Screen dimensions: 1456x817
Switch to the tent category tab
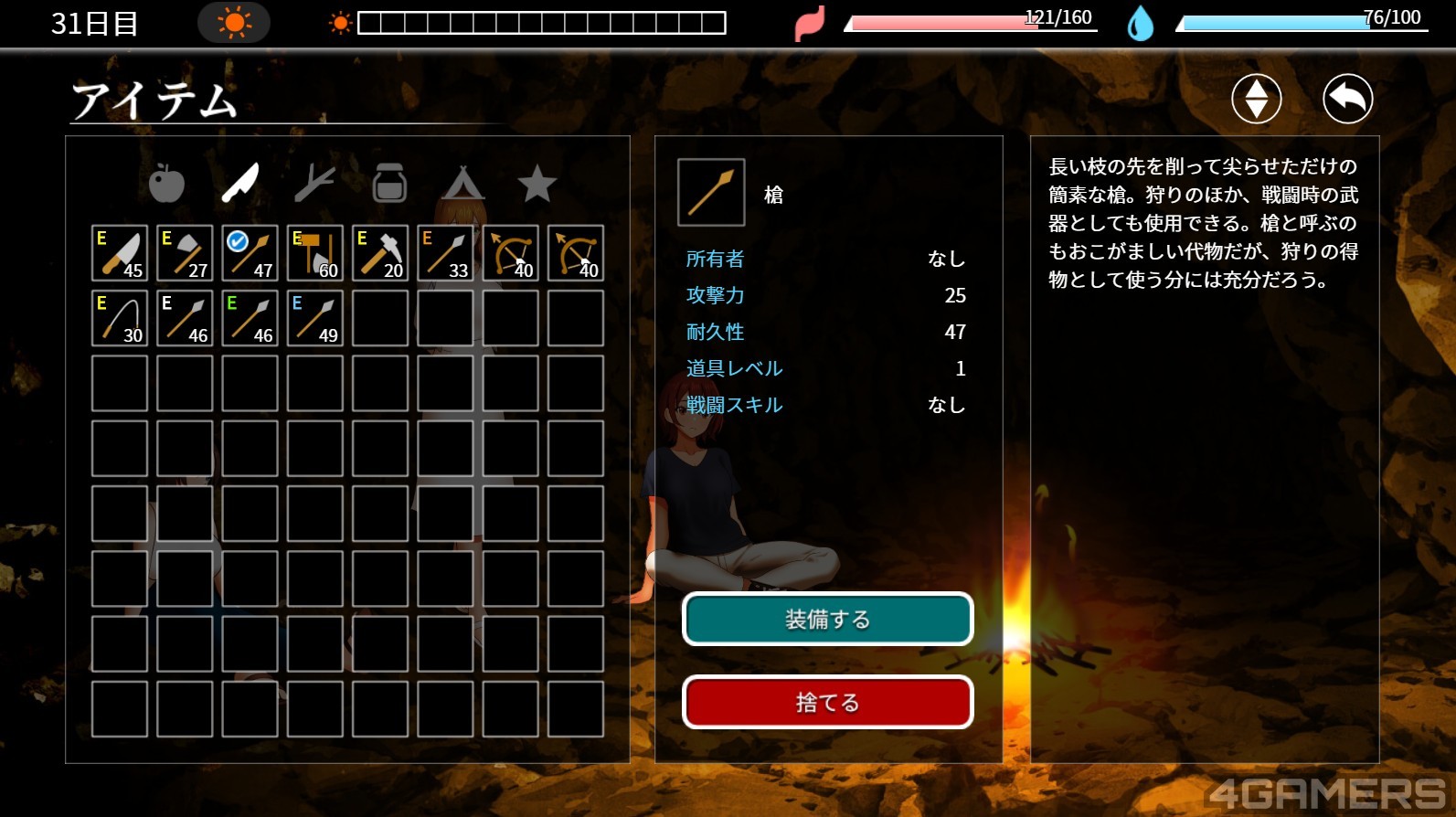click(463, 184)
